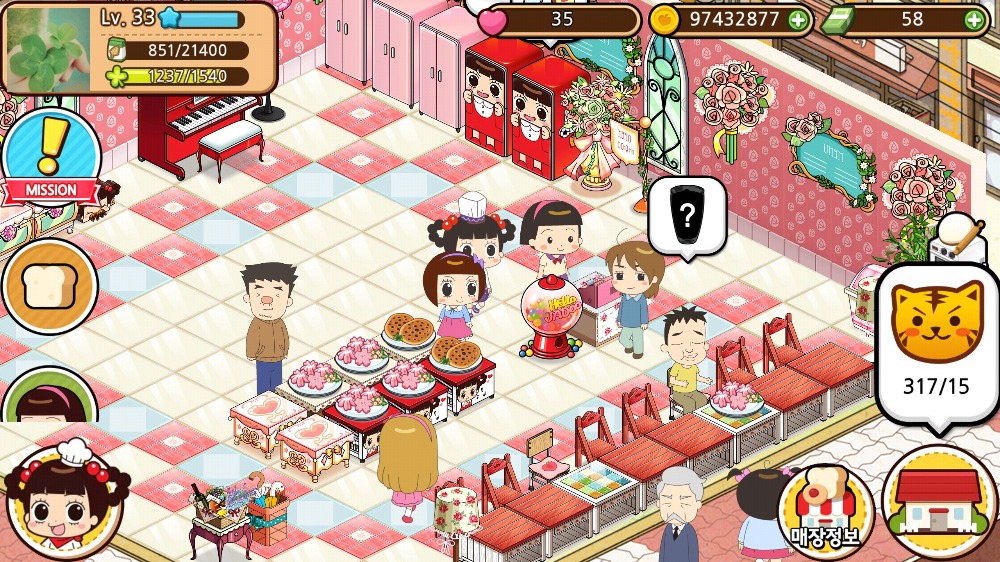The image size is (1000, 562).
Task: Select the tiger cat face 317/15 bubble
Action: pos(936,340)
